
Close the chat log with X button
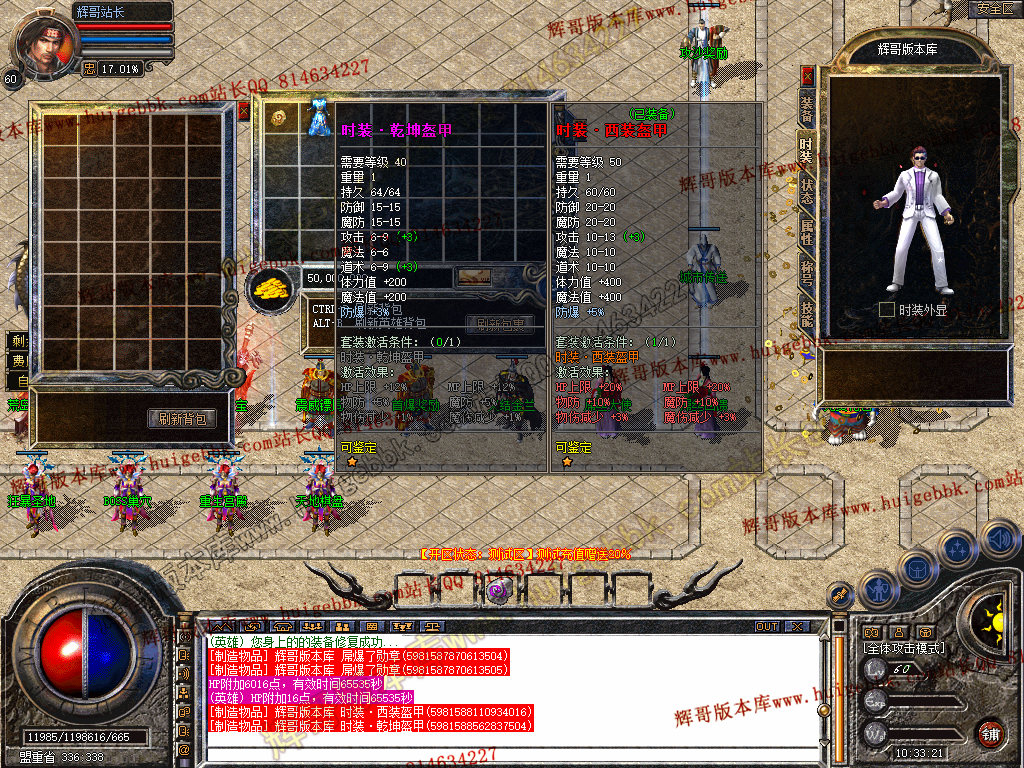796,626
